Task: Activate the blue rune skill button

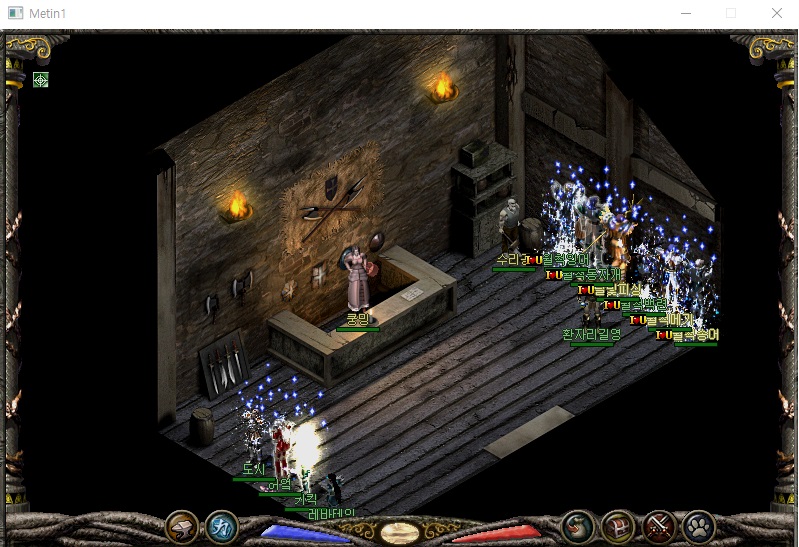Action: [221, 526]
